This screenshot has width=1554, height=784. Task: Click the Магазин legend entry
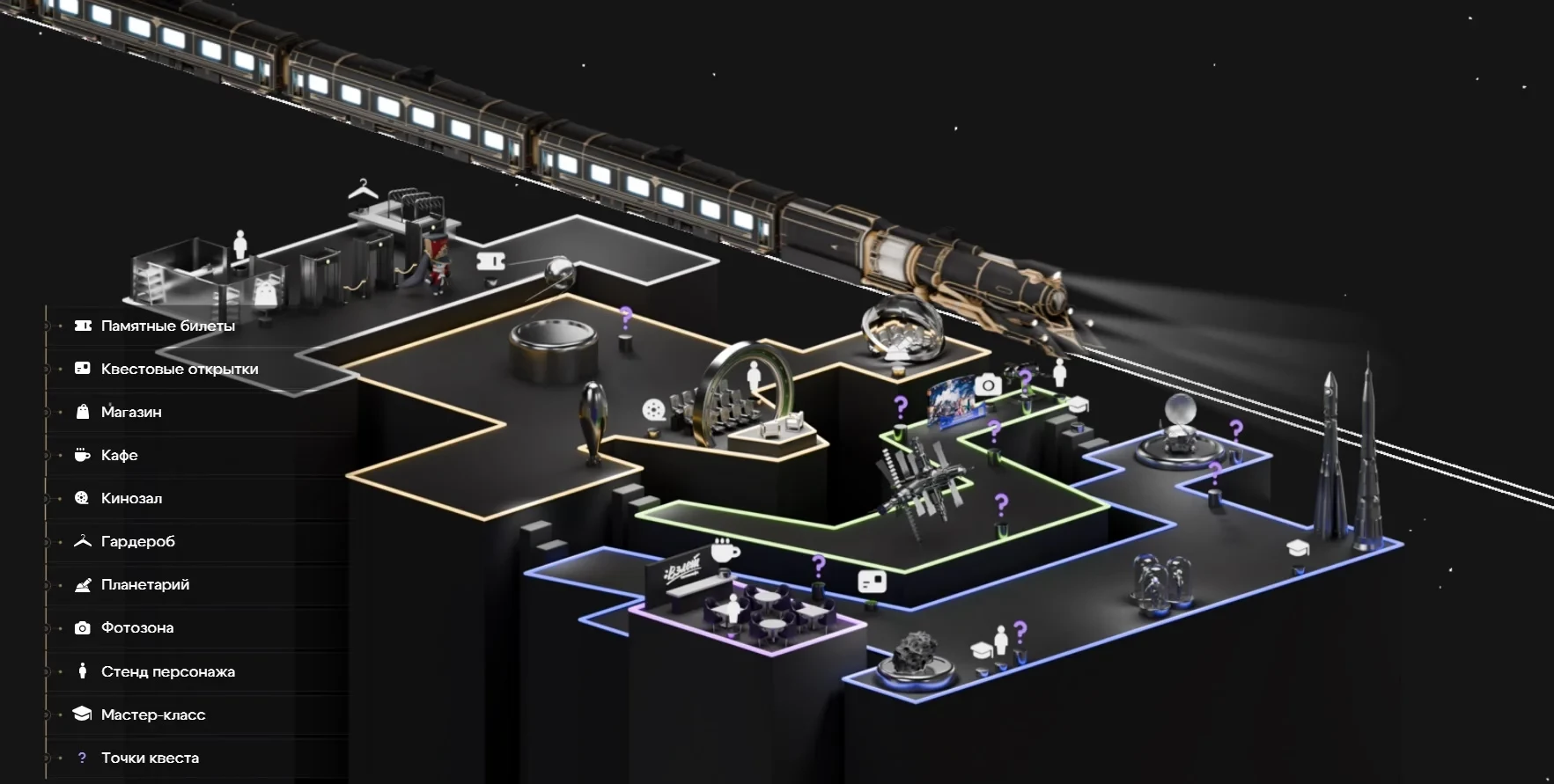(131, 412)
